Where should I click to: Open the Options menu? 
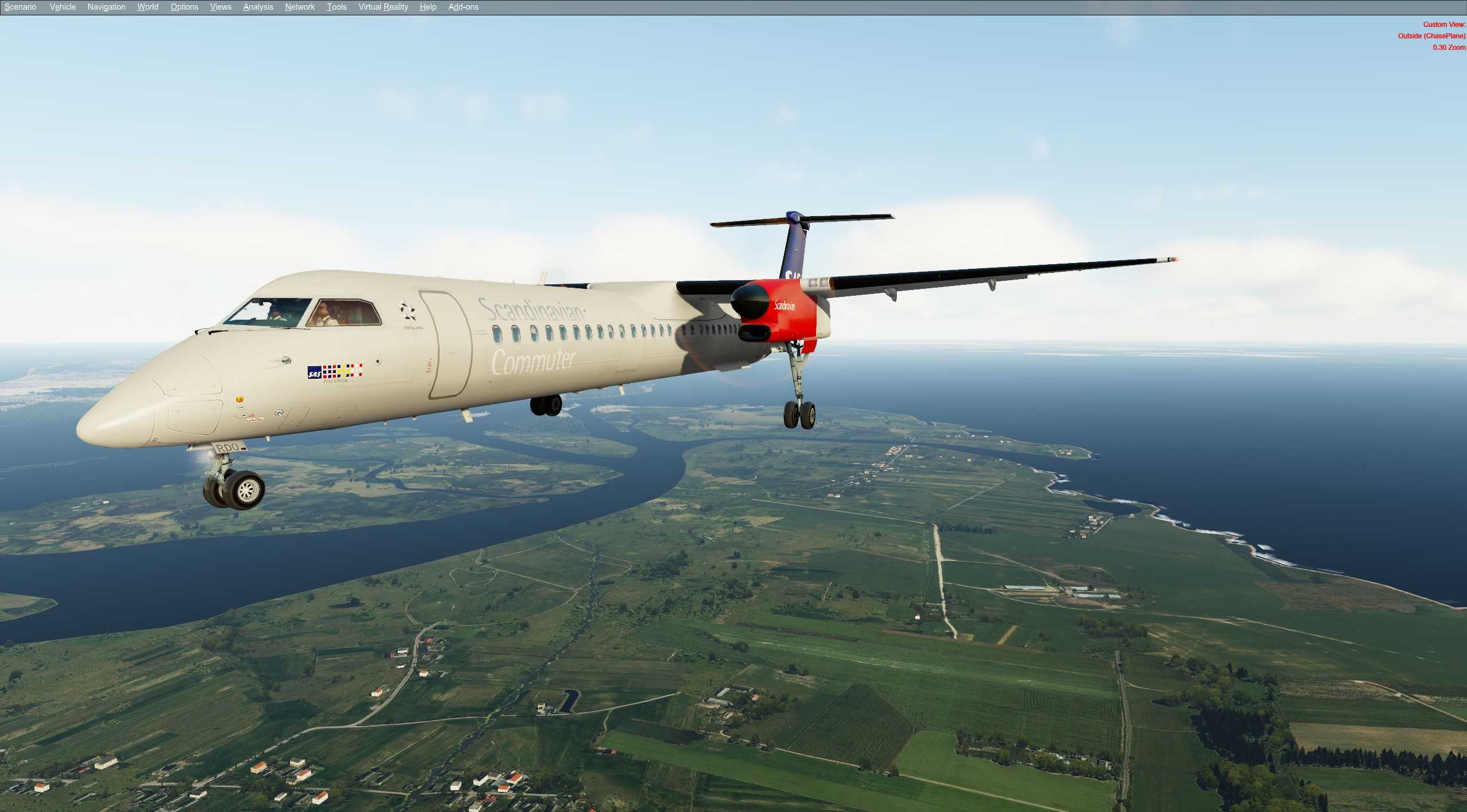[x=183, y=6]
